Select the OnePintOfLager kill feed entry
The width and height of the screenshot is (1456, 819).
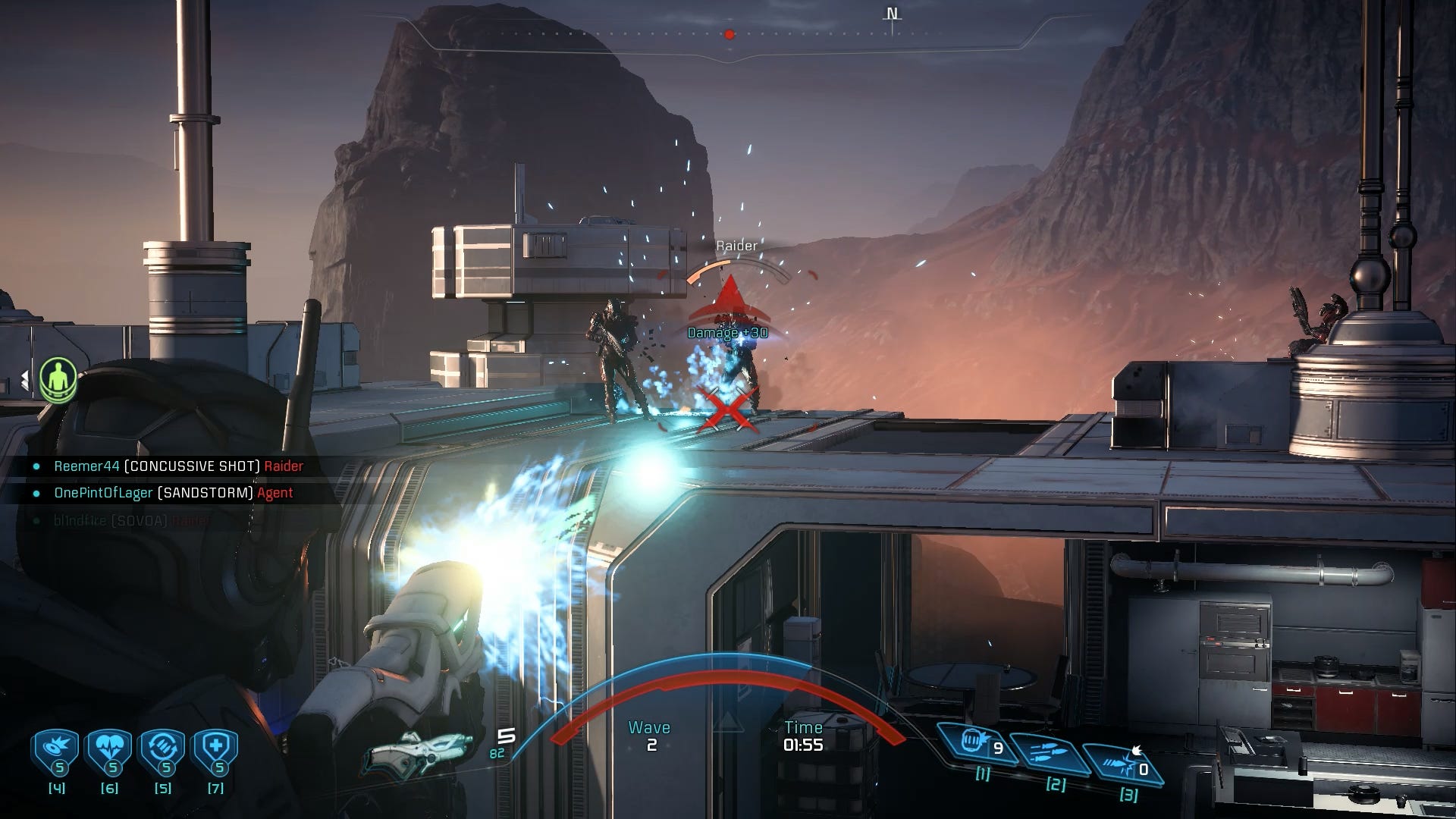[x=173, y=493]
